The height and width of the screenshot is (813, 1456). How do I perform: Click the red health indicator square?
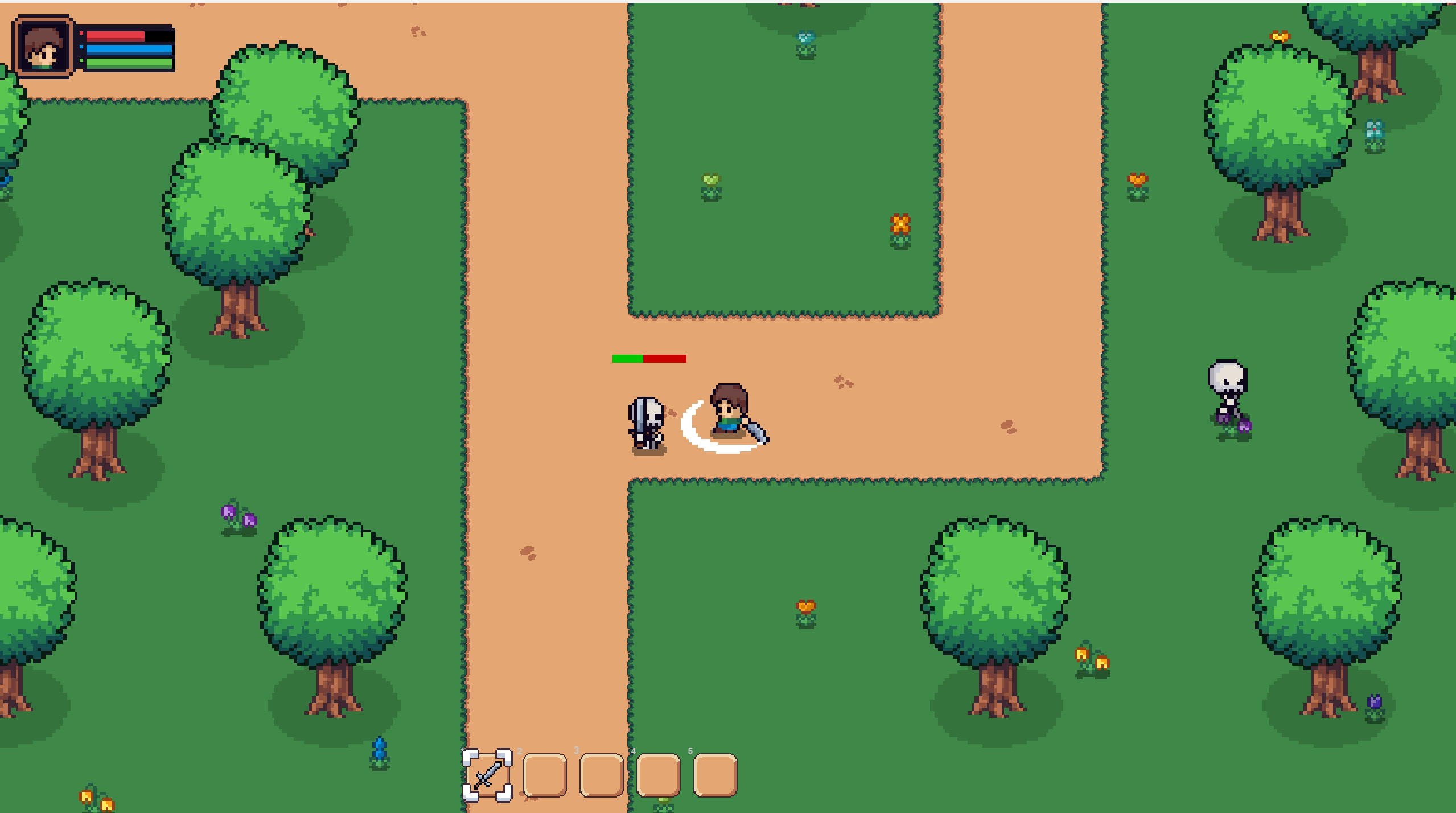[81, 34]
